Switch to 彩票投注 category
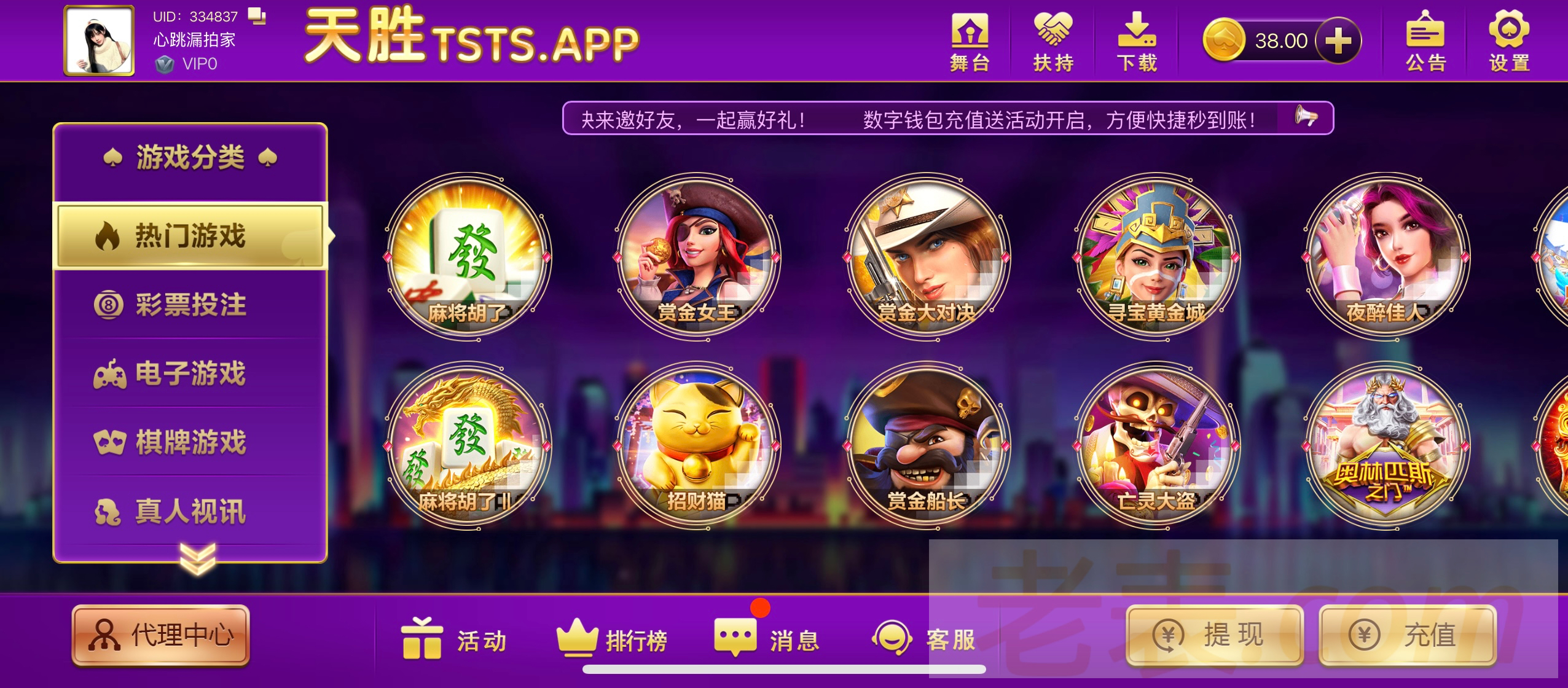This screenshot has width=1568, height=688. [x=190, y=305]
